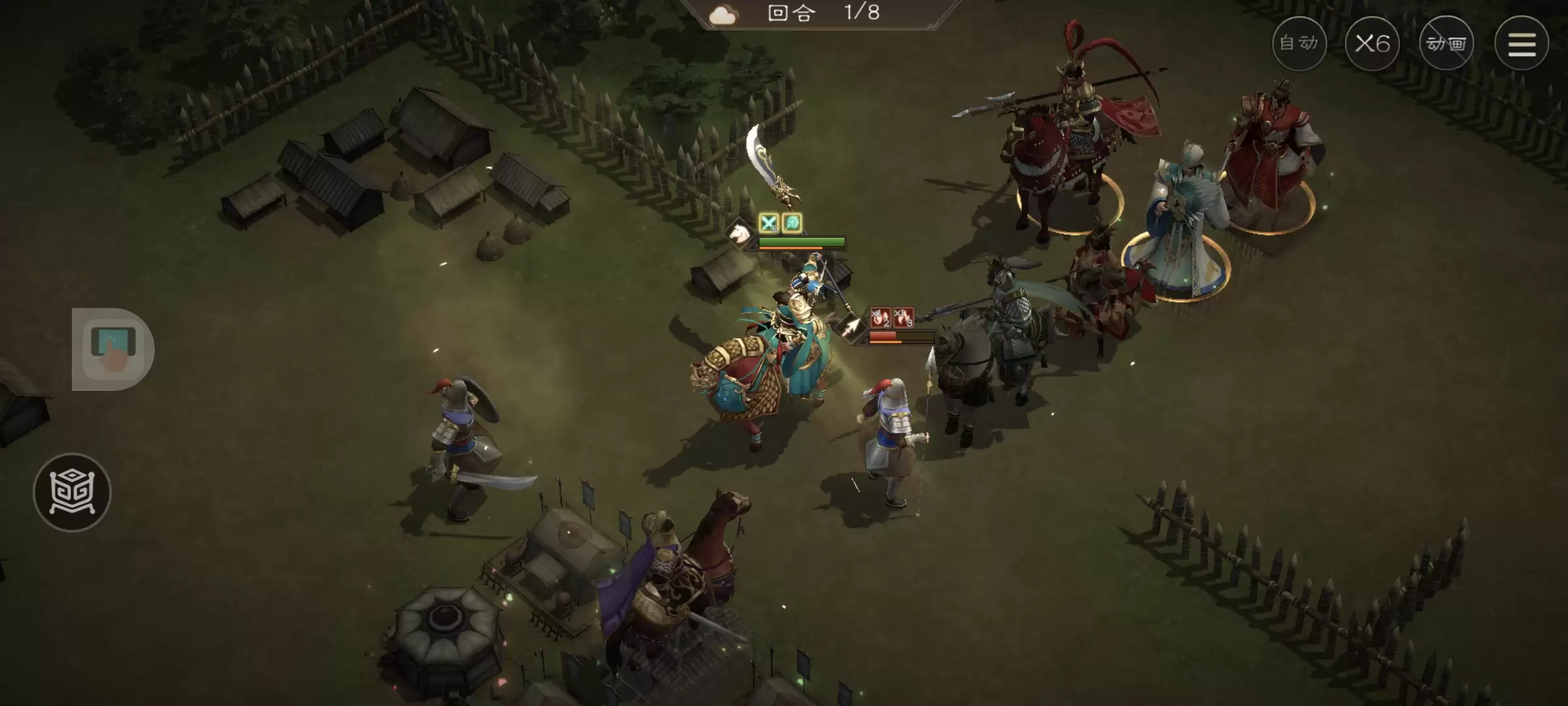The height and width of the screenshot is (706, 1568).
Task: Open the hamburger menu in top-right corner
Action: (x=1522, y=43)
